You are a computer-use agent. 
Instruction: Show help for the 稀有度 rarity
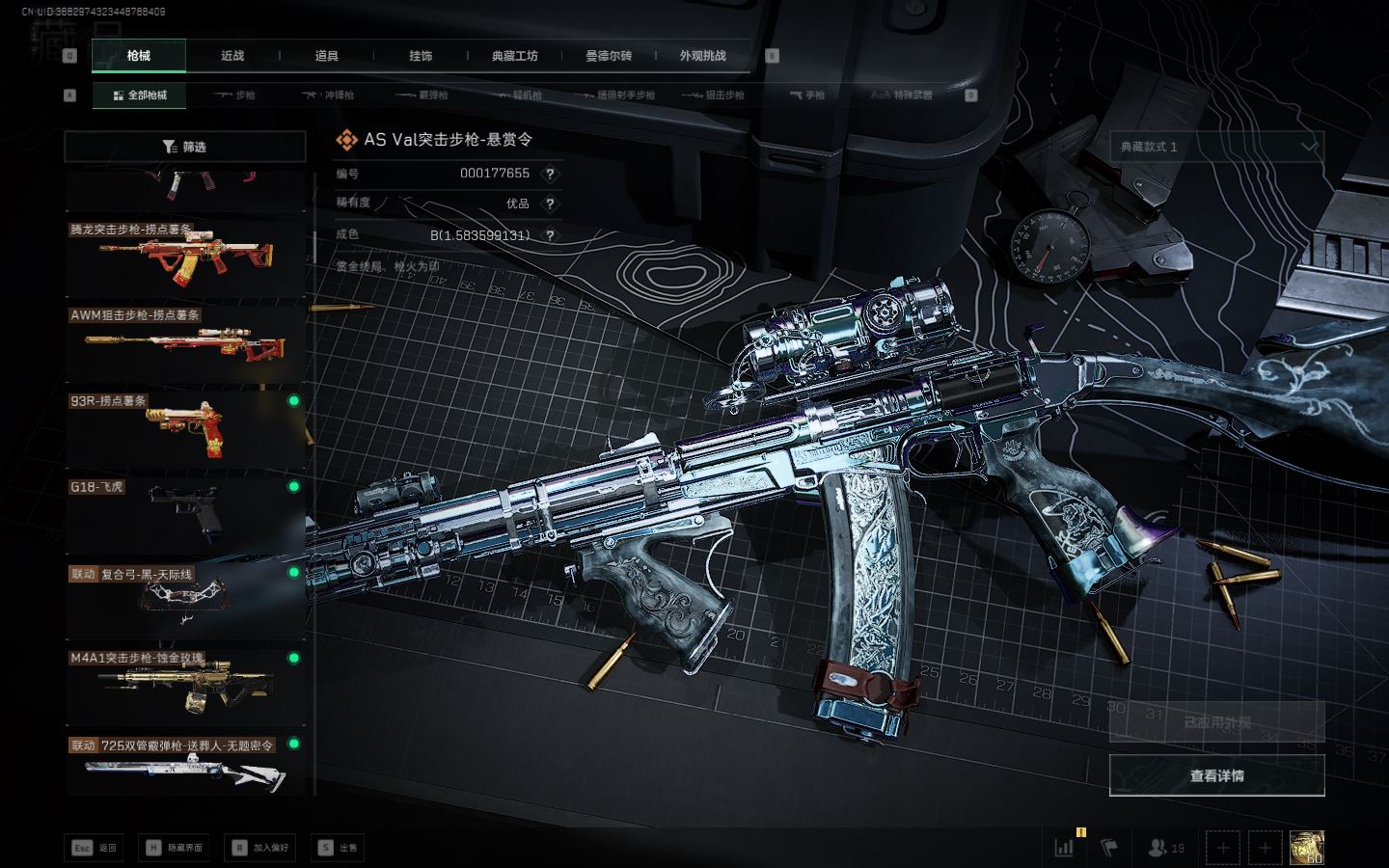[x=550, y=203]
